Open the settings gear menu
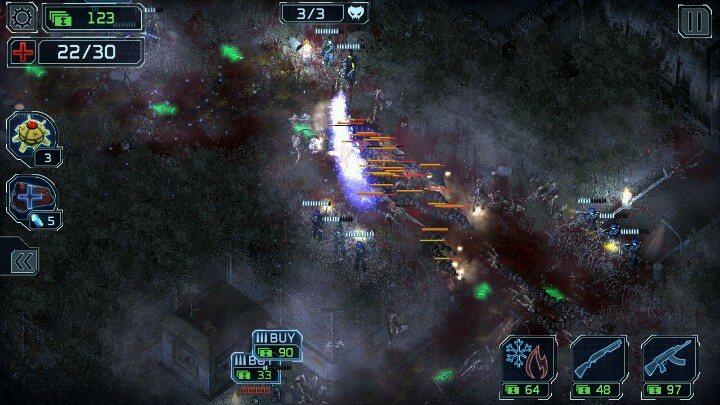The height and width of the screenshot is (405, 720). click(x=22, y=17)
